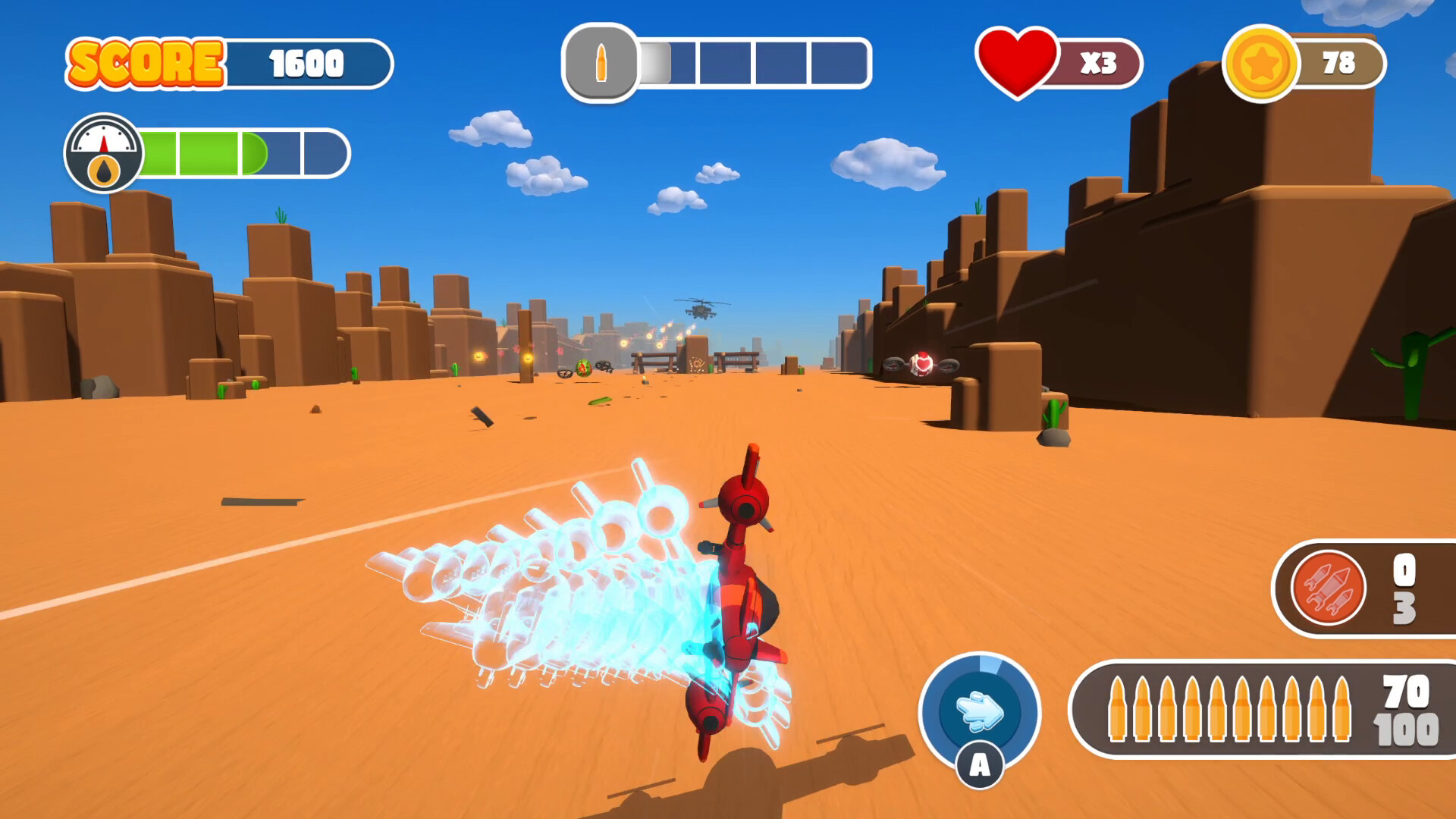Click the white arrow dash icon above the A button
Screen dimensions: 1456x819
978,711
